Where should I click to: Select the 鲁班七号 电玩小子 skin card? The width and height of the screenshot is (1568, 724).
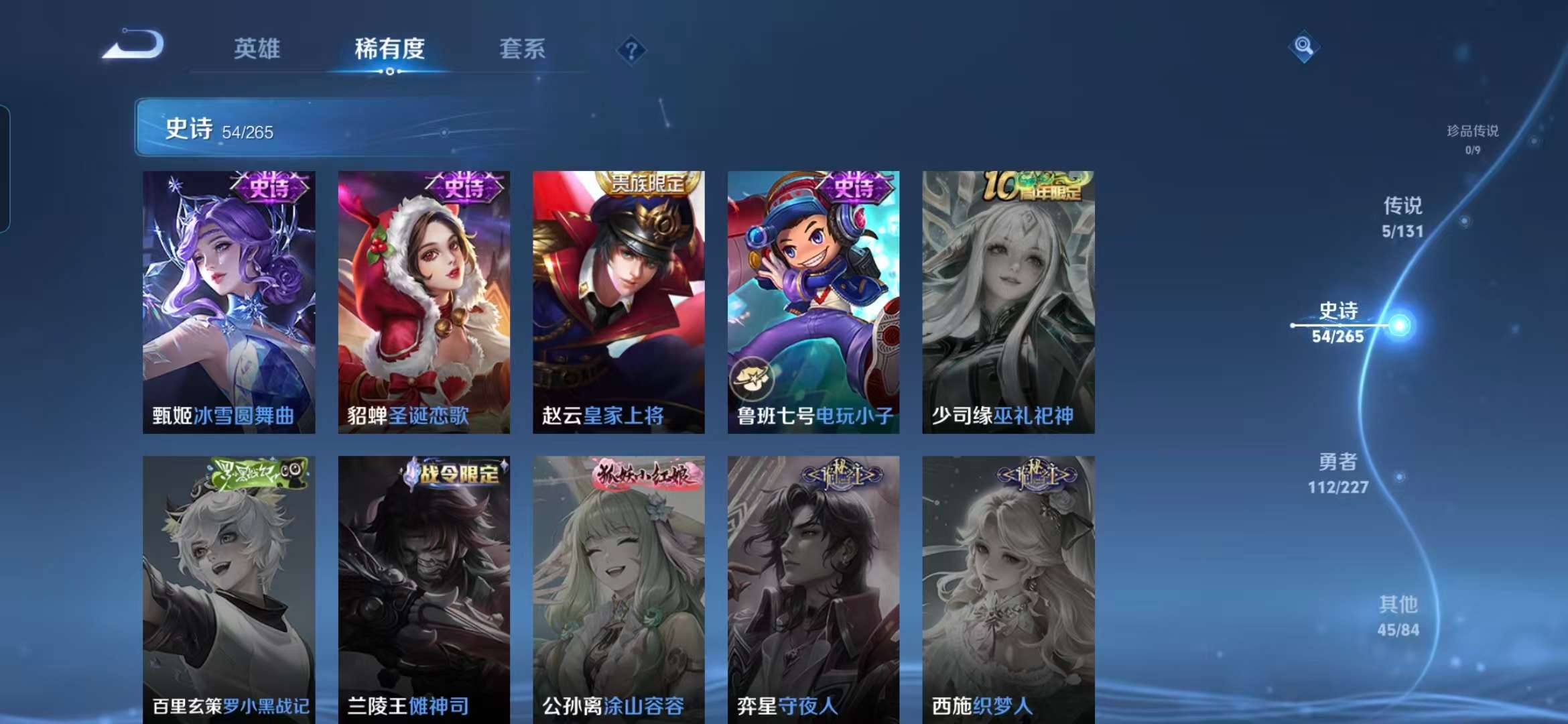click(x=813, y=302)
